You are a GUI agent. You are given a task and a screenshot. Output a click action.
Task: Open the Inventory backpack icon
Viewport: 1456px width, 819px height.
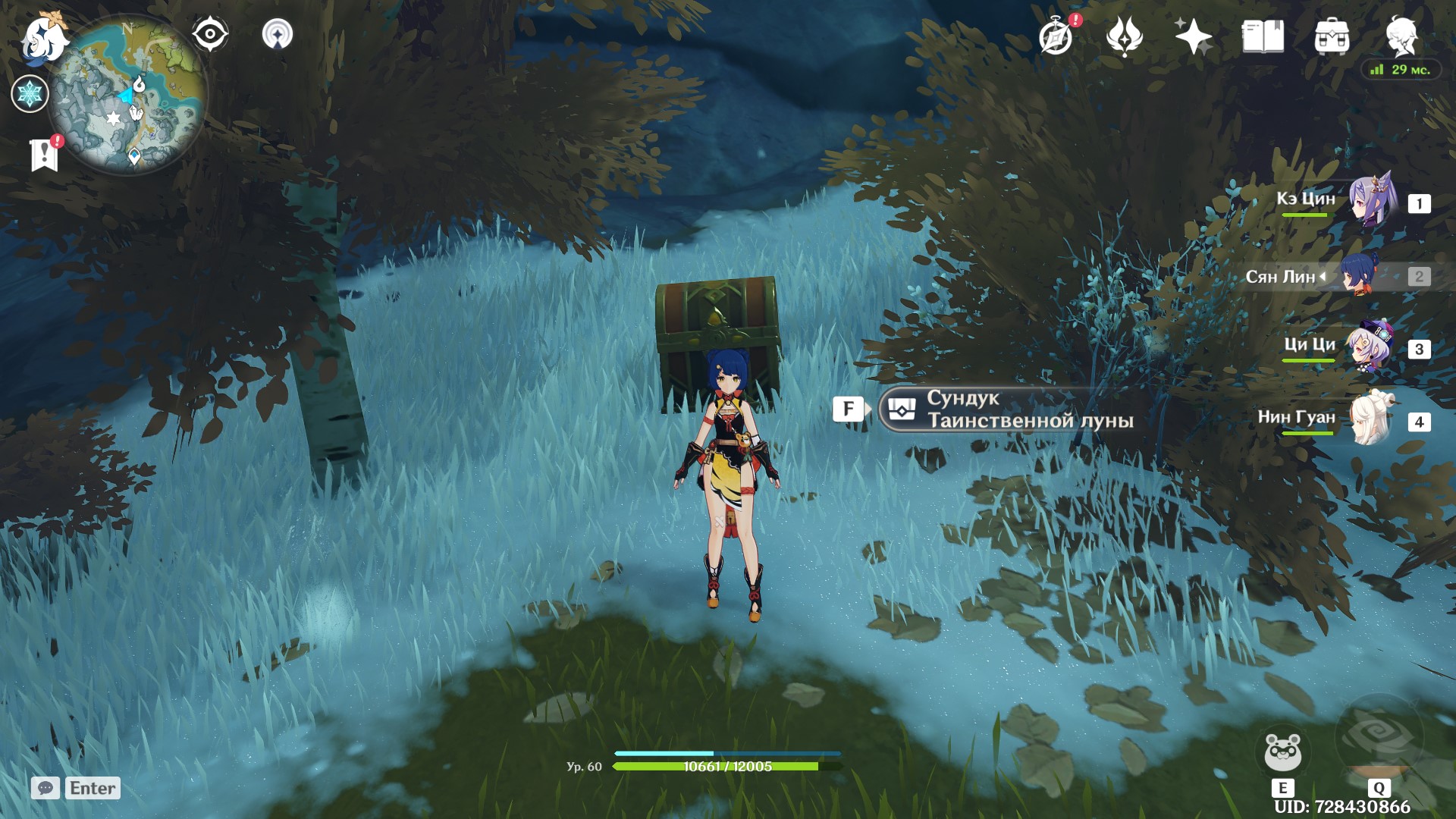tap(1332, 36)
